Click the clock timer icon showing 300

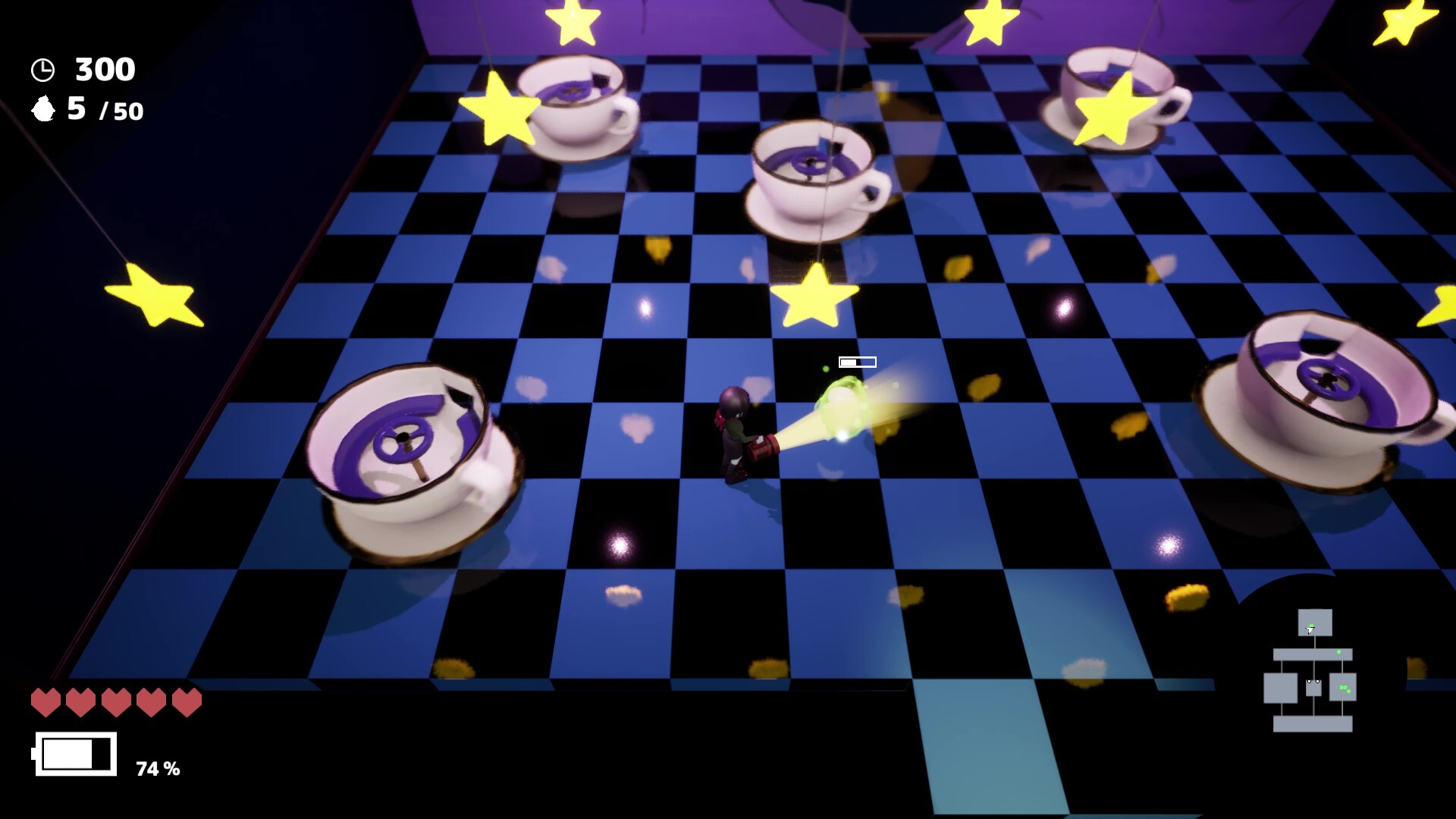43,71
